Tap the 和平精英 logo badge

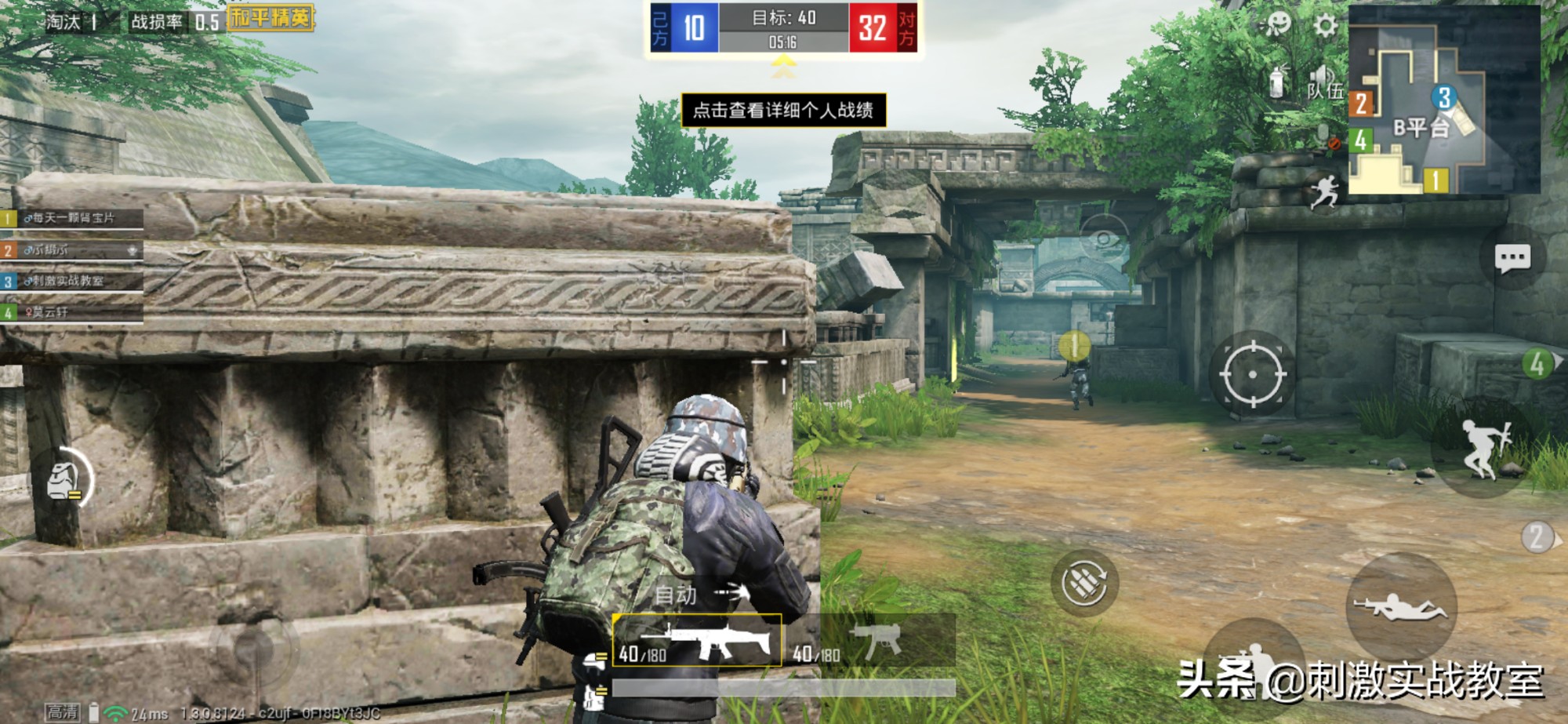pyautogui.click(x=270, y=17)
